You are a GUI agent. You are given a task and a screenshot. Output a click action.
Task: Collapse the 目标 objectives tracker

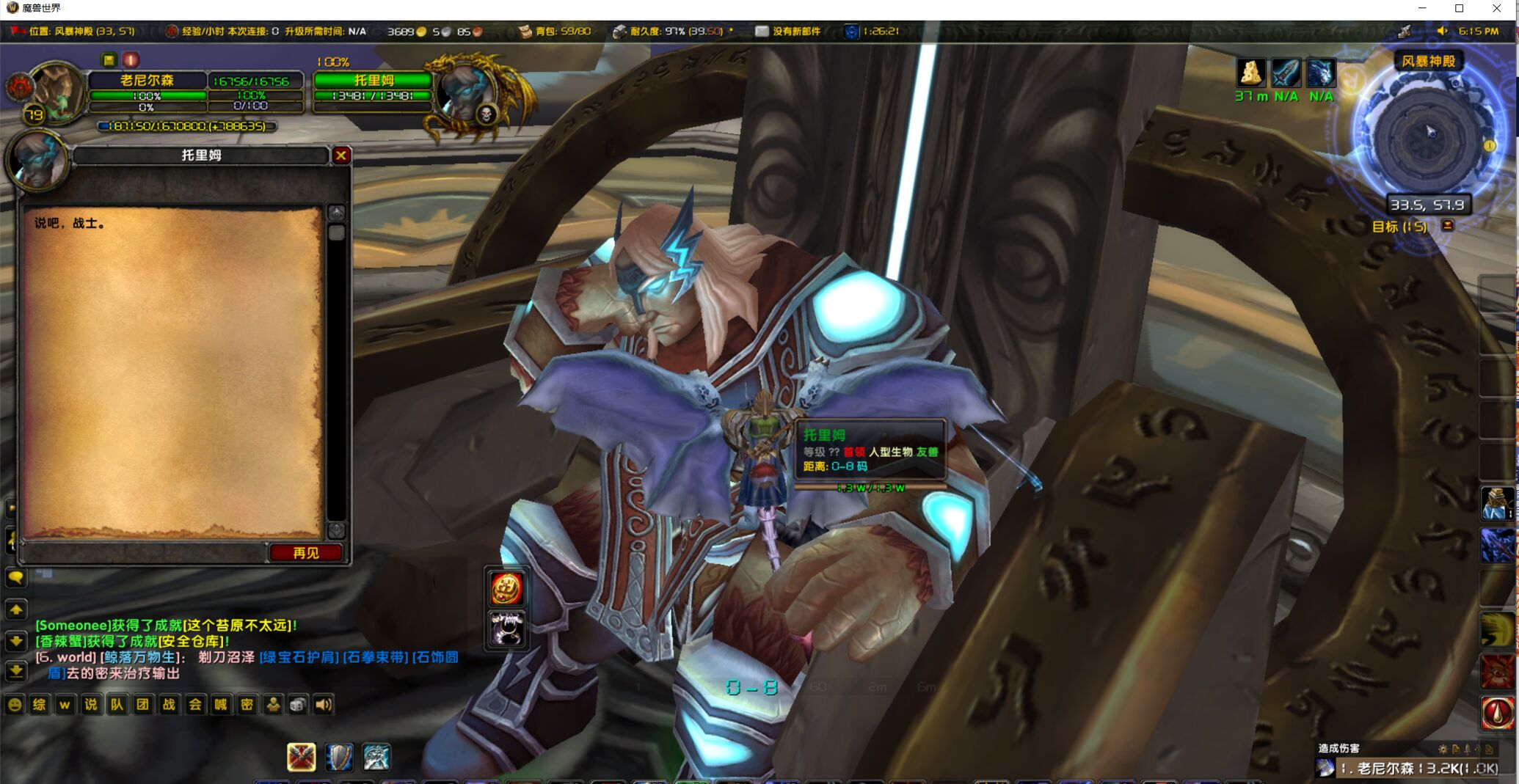tap(1448, 226)
